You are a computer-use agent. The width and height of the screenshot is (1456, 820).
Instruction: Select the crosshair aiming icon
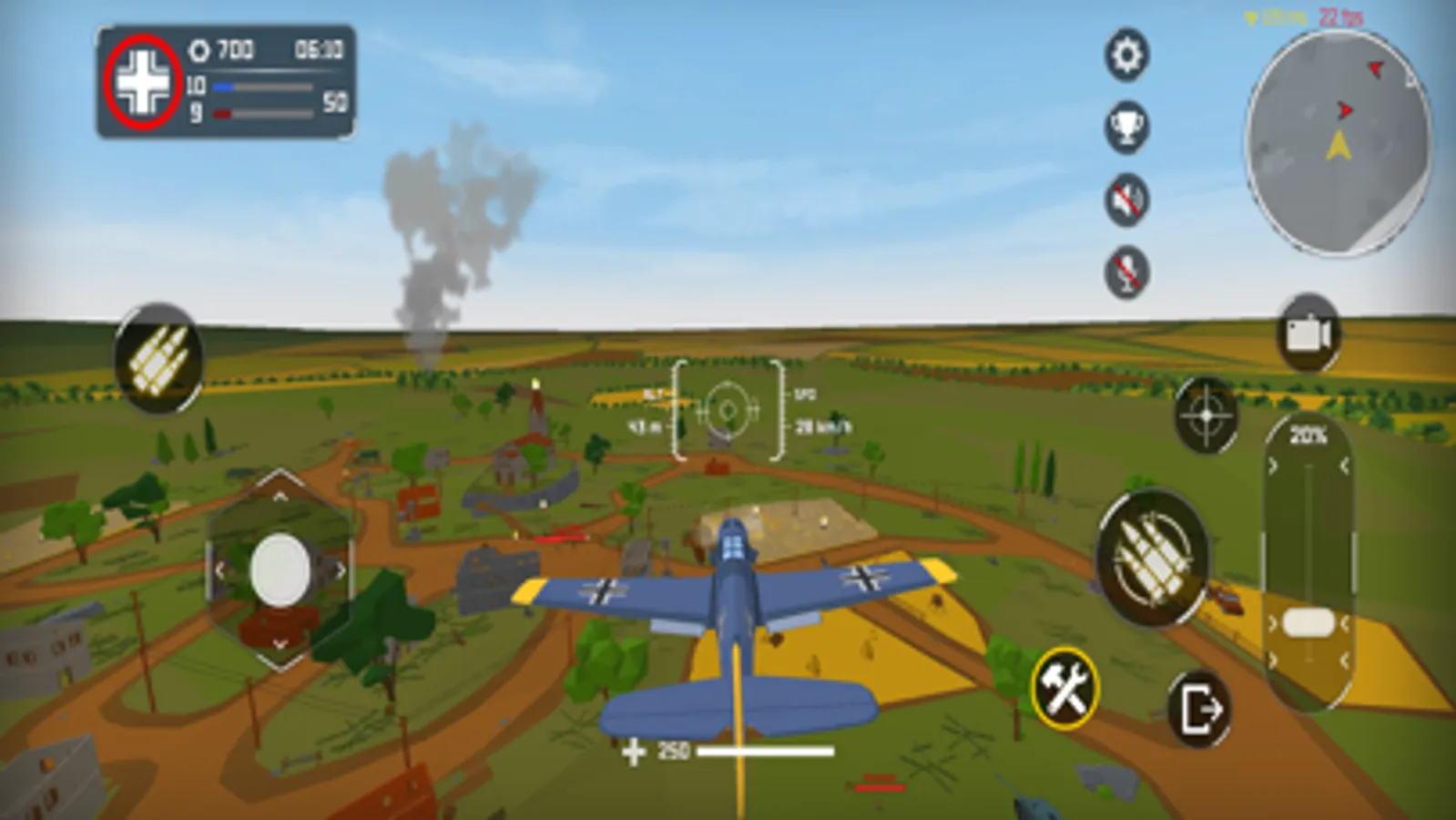tap(1204, 415)
